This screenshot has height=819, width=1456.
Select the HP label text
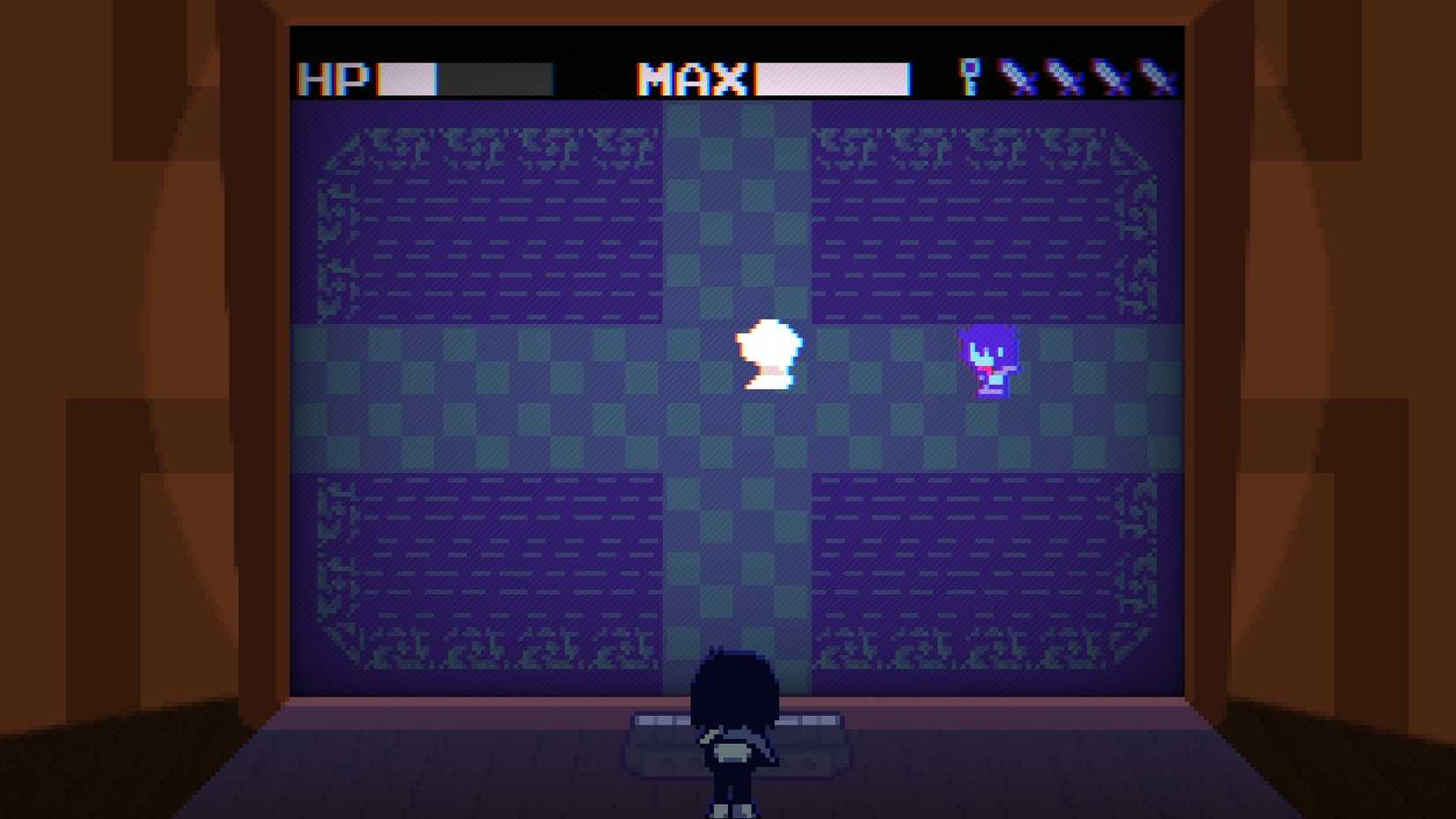click(334, 79)
